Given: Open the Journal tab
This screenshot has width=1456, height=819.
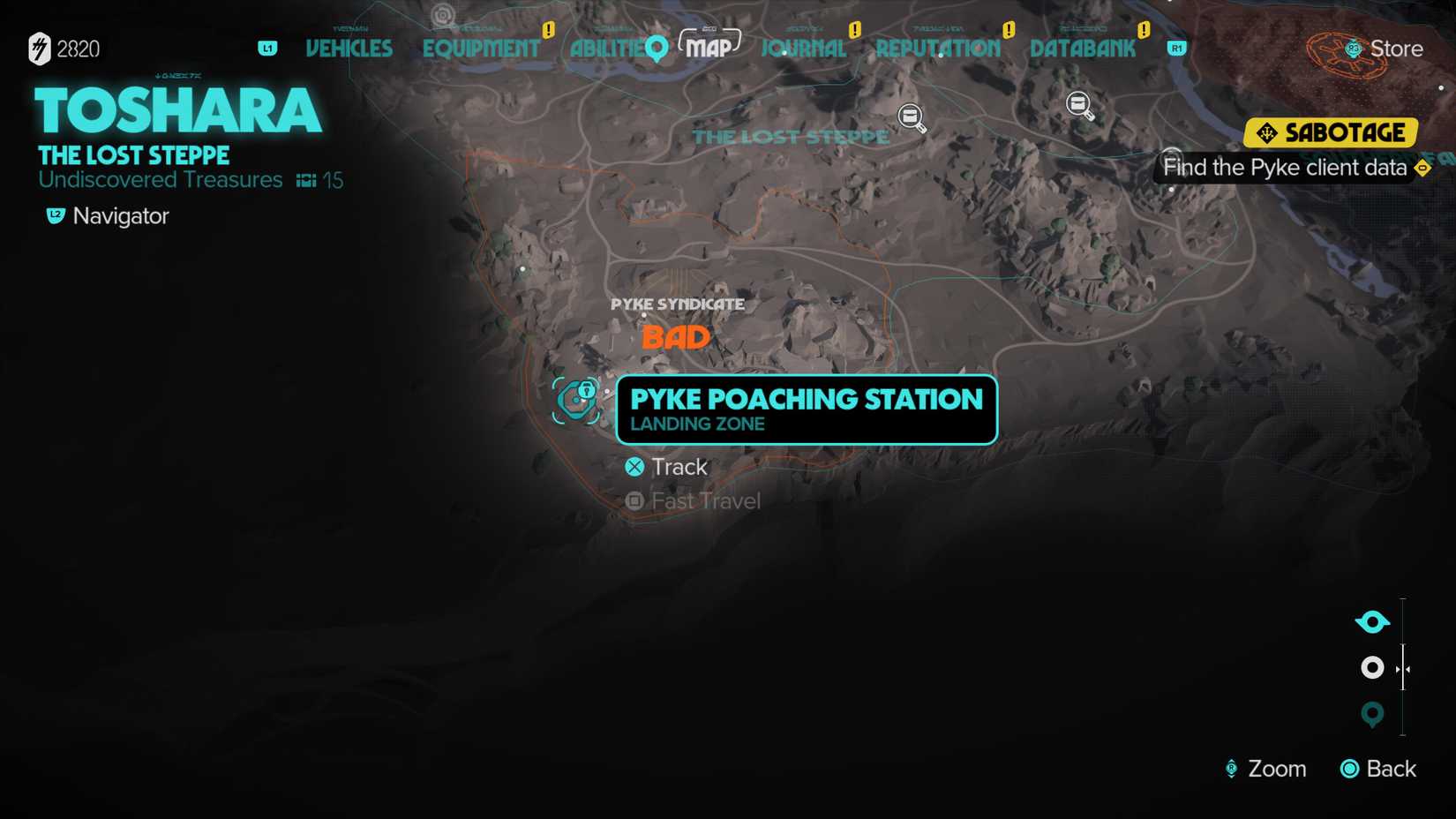Looking at the screenshot, I should pyautogui.click(x=803, y=49).
